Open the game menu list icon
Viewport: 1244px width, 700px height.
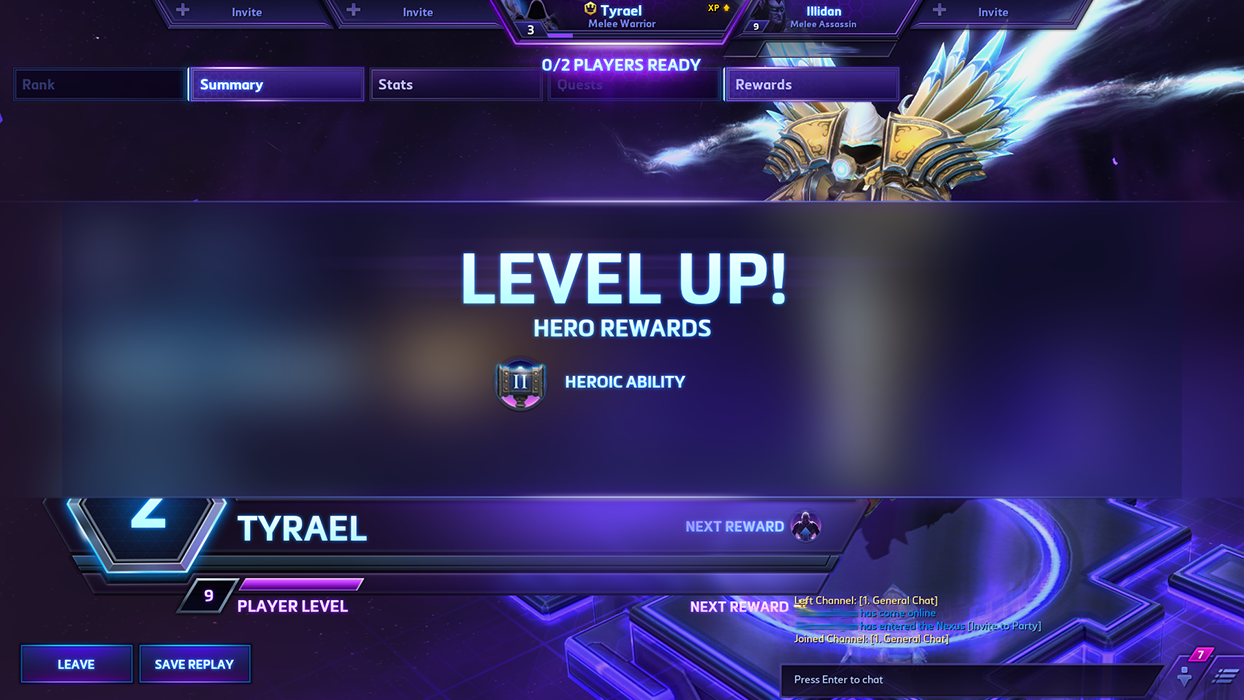coord(1224,677)
